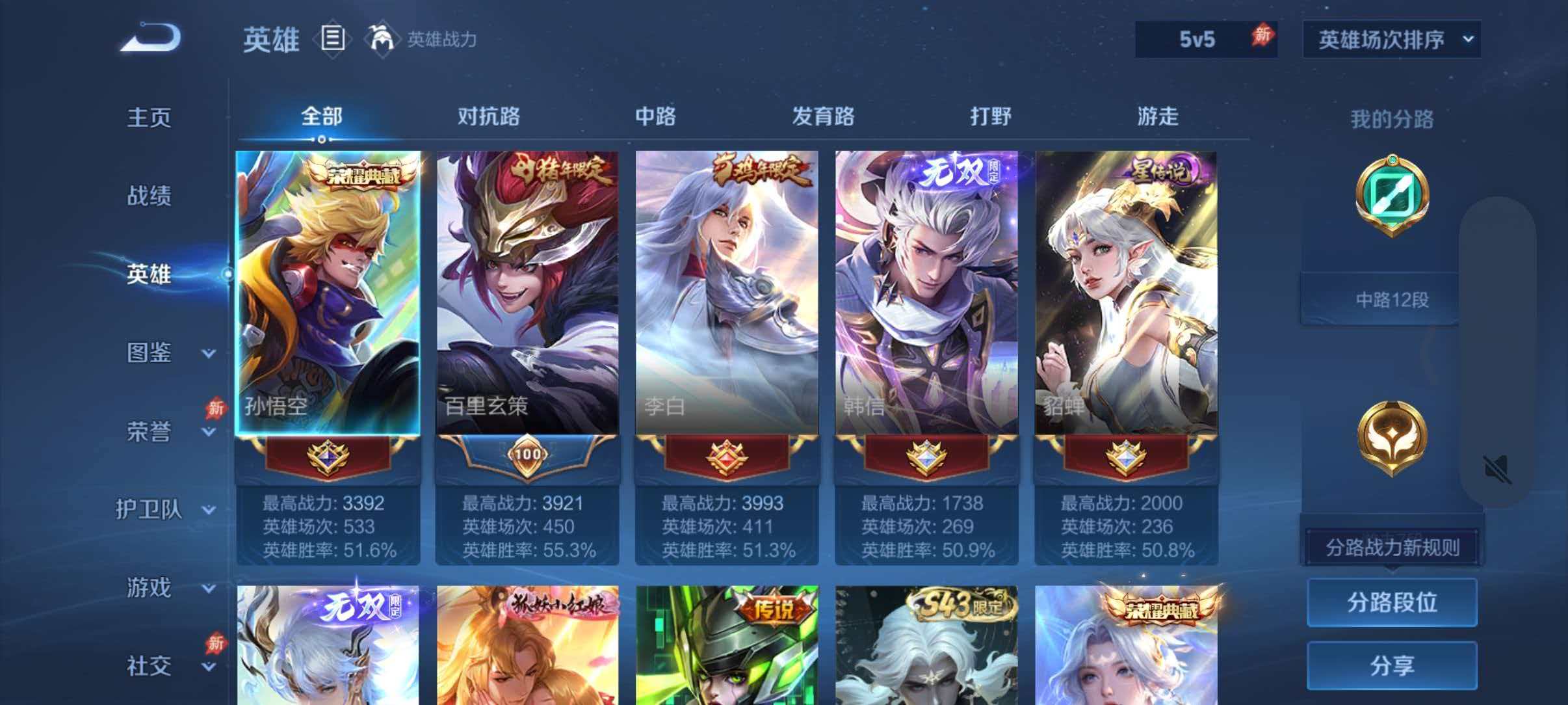Open the hero record list icon beside 英雄
Screen dimensions: 1568x705
(x=333, y=39)
